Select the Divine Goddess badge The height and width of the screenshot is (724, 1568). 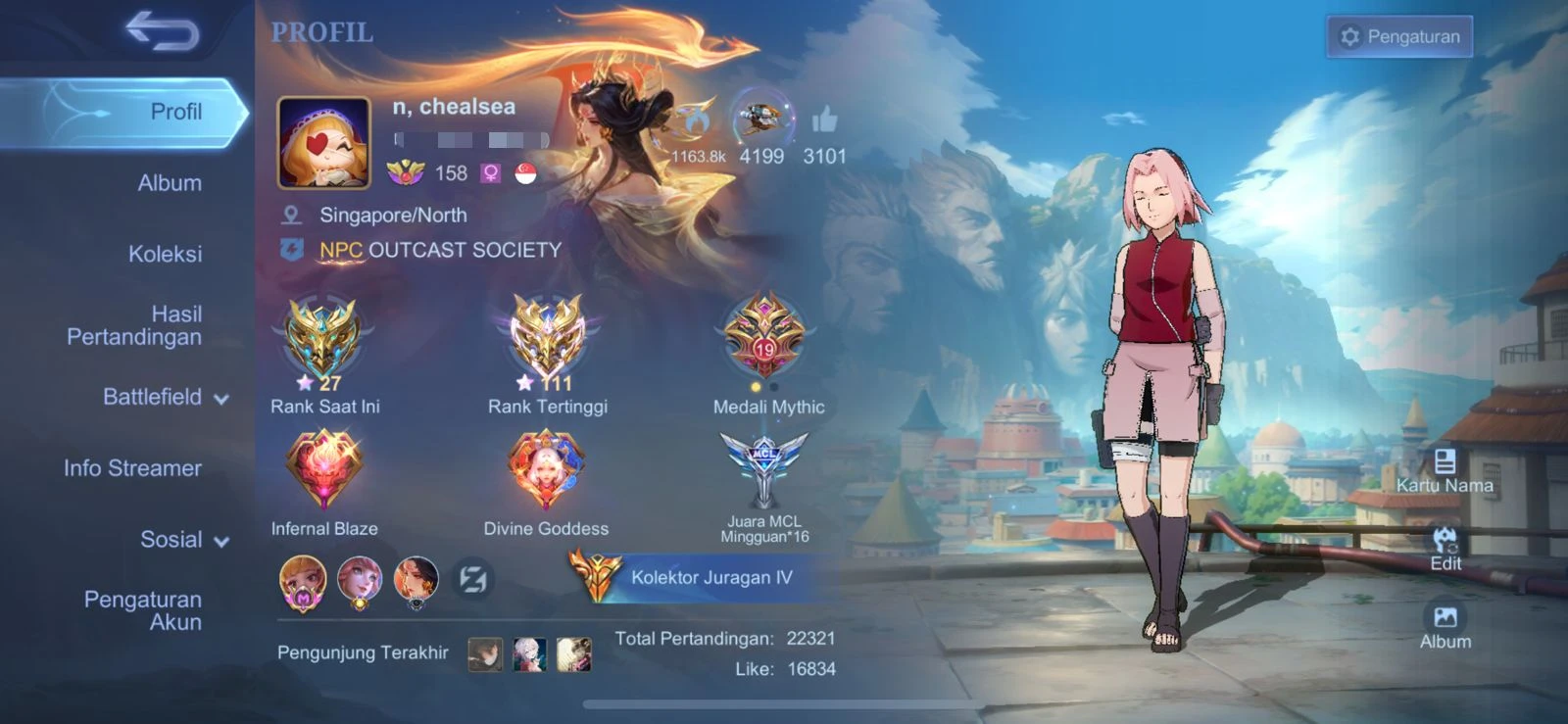(x=546, y=470)
